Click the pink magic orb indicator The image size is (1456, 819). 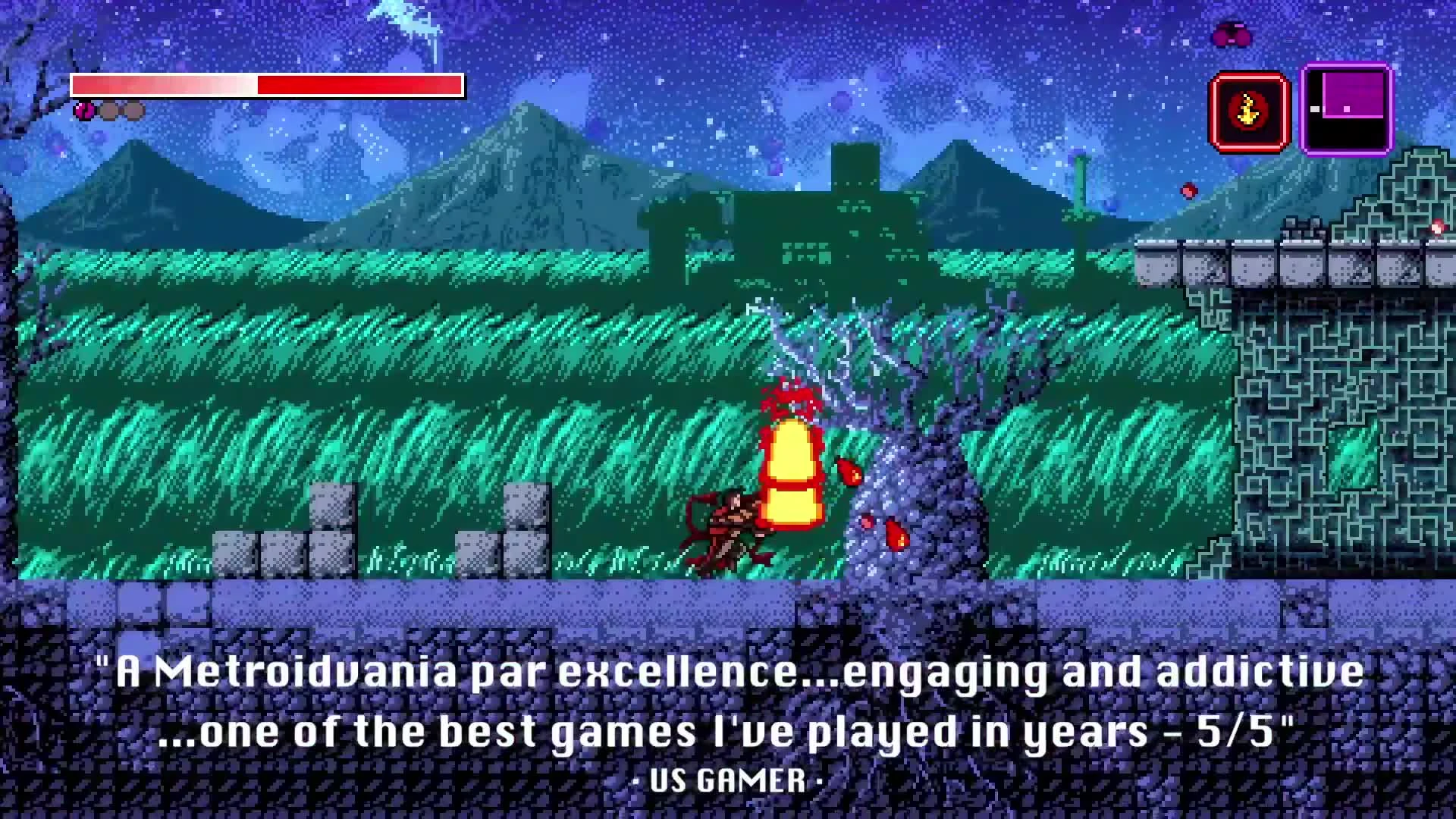tap(84, 111)
